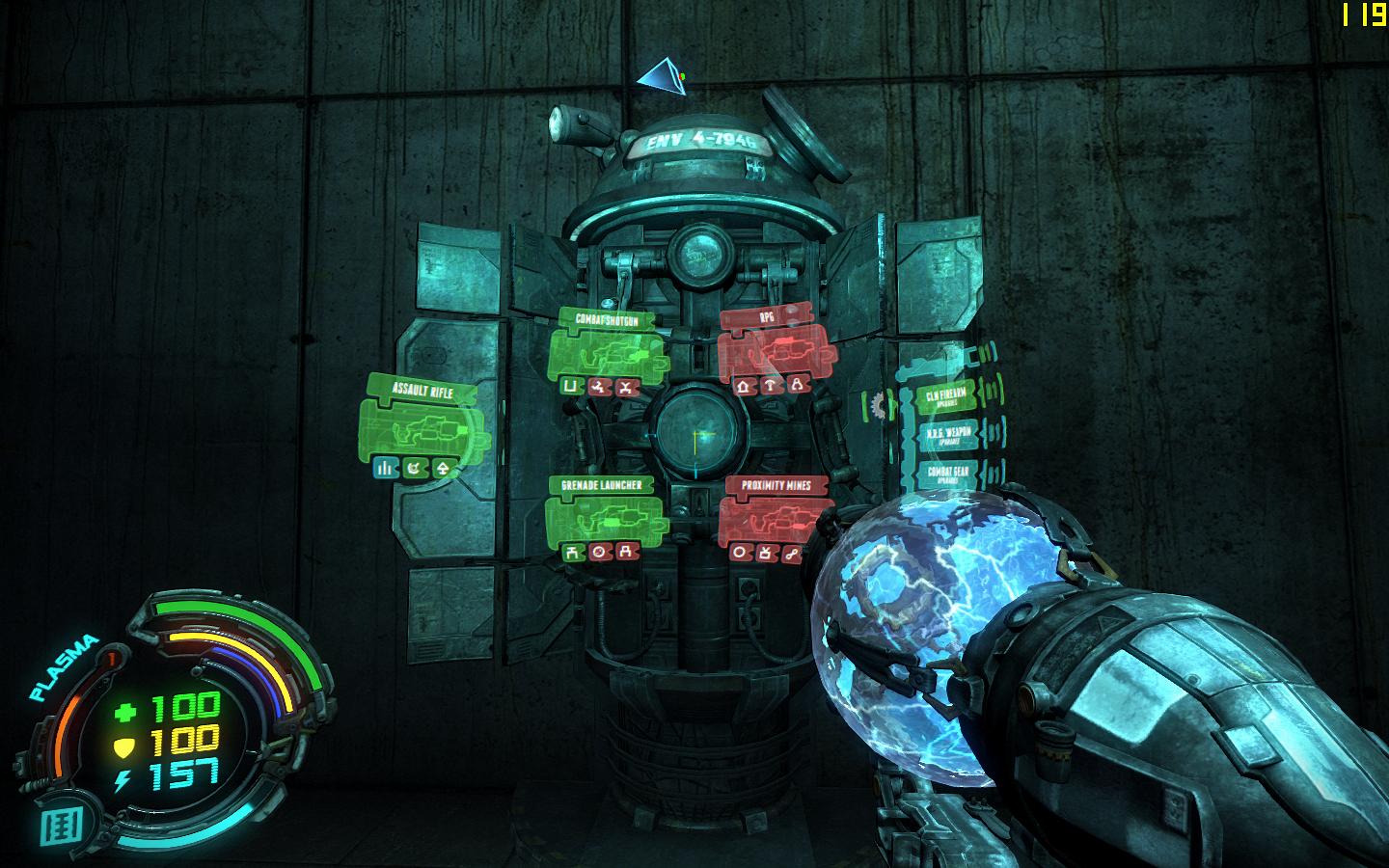Screen dimensions: 1389x868
Task: Open the Combat Gear upgrades tab
Action: pos(947,473)
